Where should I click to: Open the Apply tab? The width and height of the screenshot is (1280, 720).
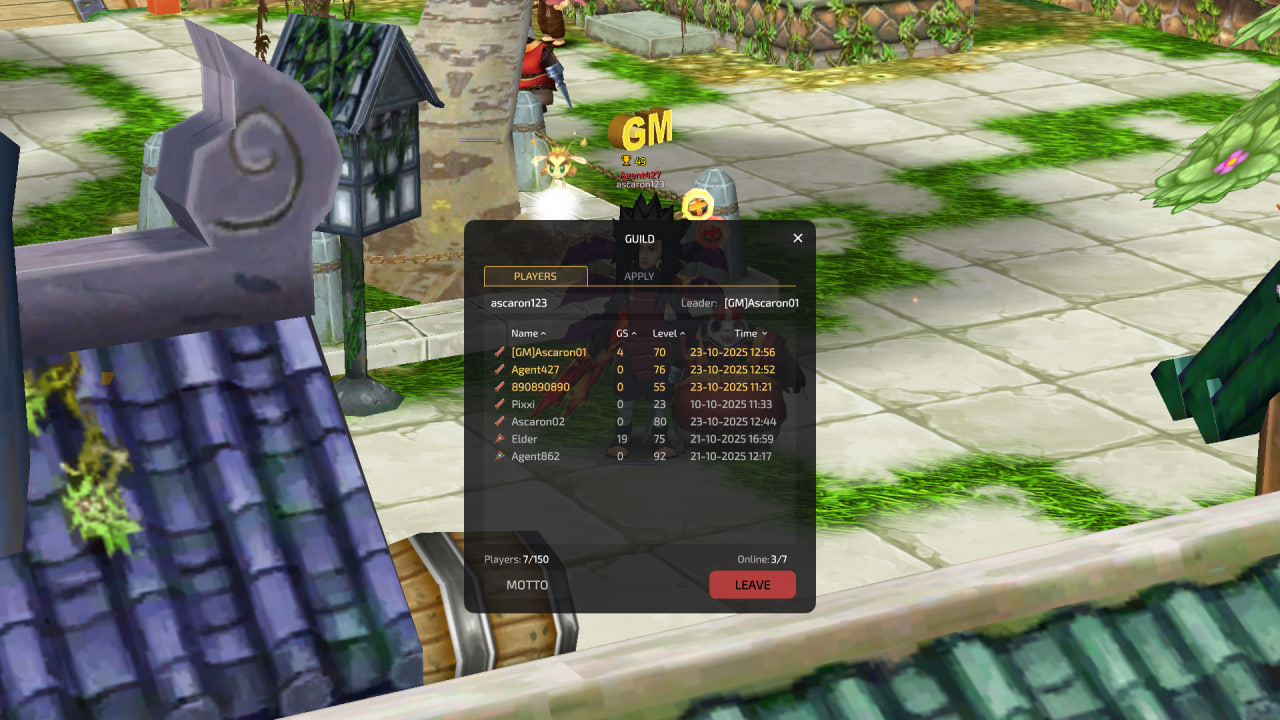[x=639, y=276]
